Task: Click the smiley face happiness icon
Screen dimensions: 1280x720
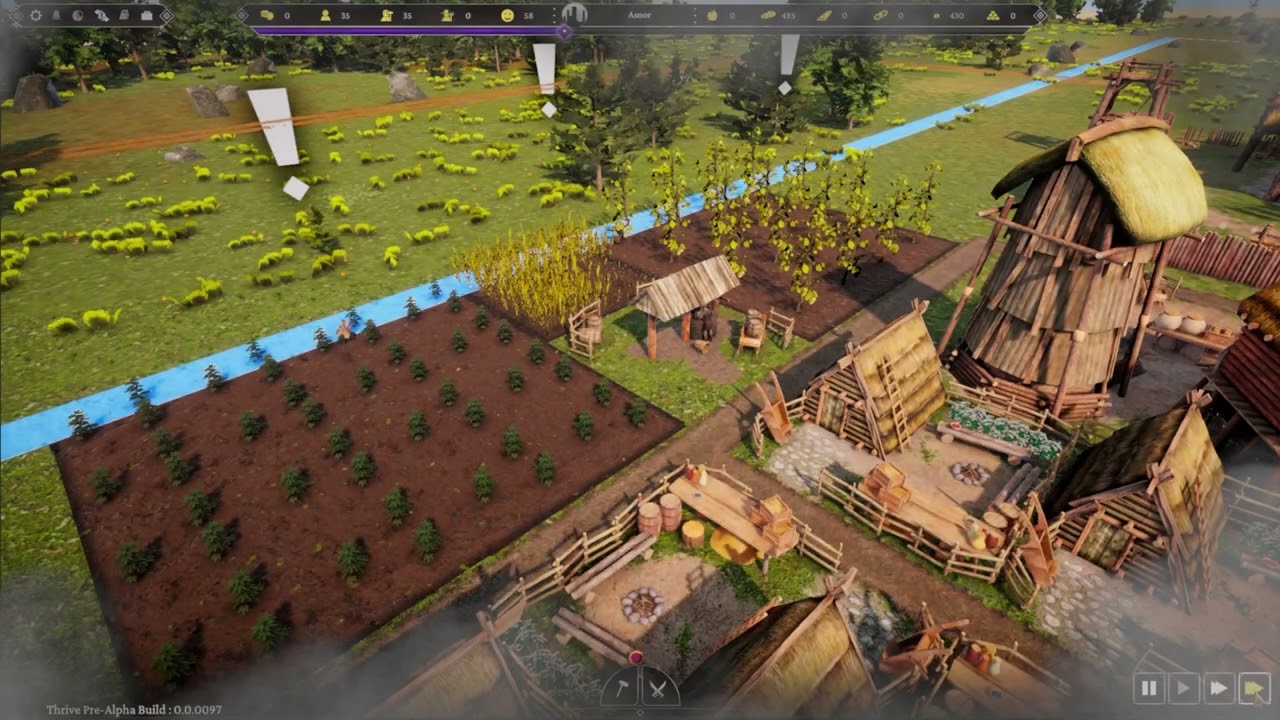Action: click(507, 16)
